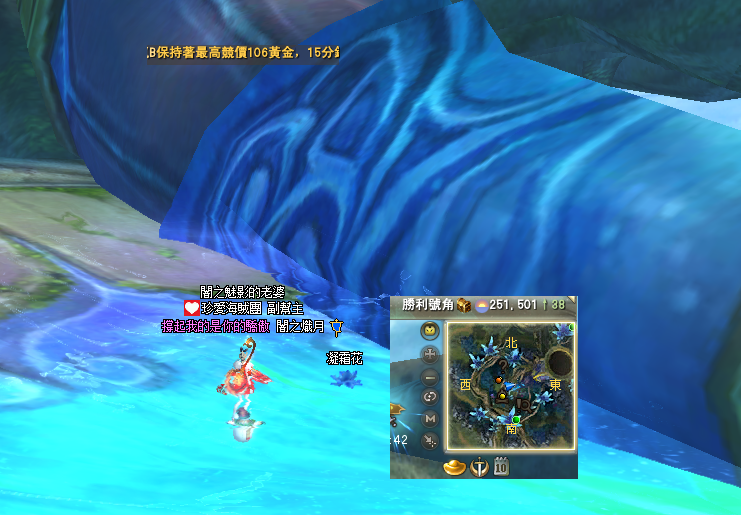This screenshot has height=515, width=741.
Task: Click the treasure chest icon beside 勝利號角
Action: coord(464,304)
